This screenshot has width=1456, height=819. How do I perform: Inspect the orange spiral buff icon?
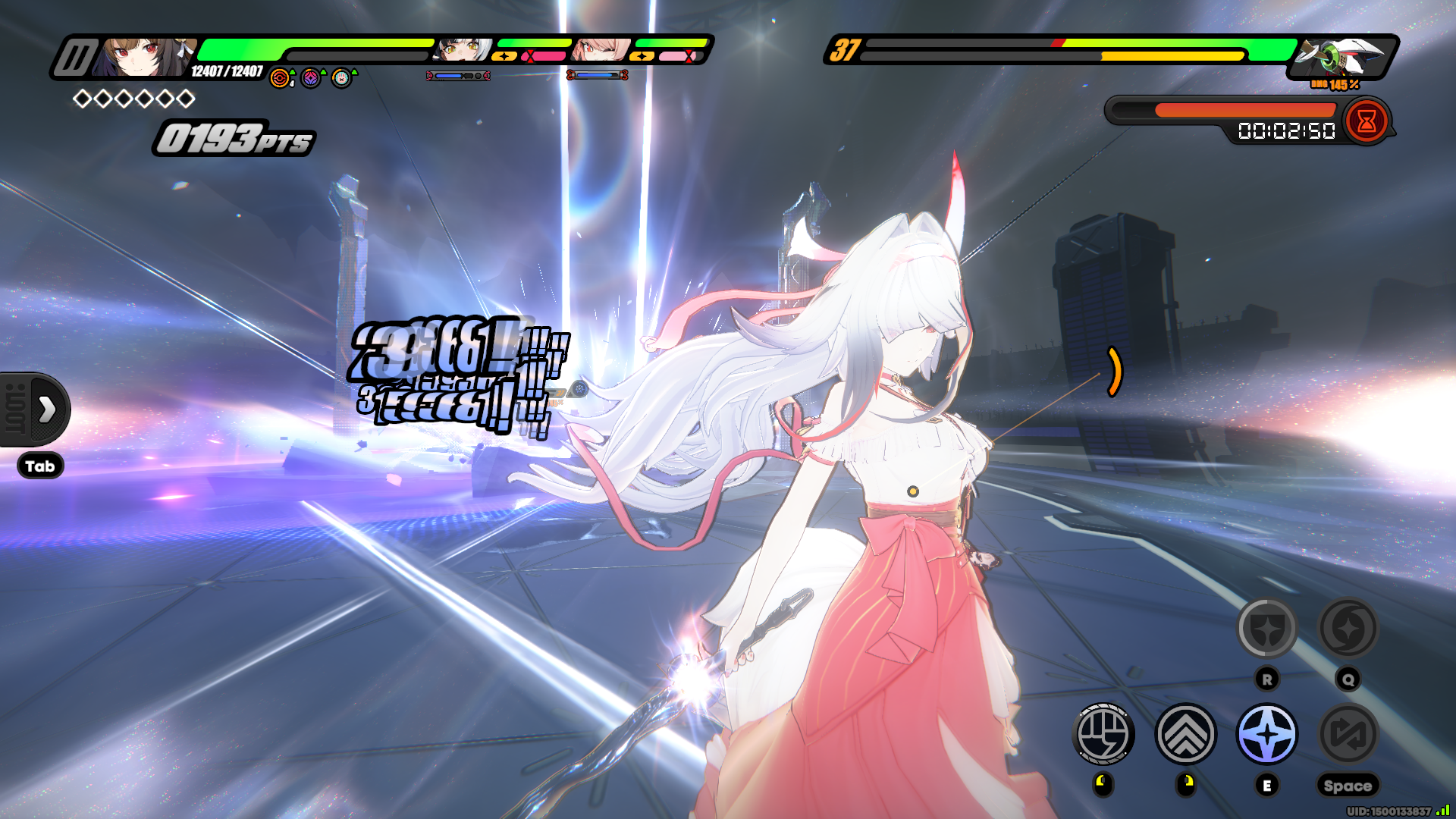pyautogui.click(x=280, y=78)
